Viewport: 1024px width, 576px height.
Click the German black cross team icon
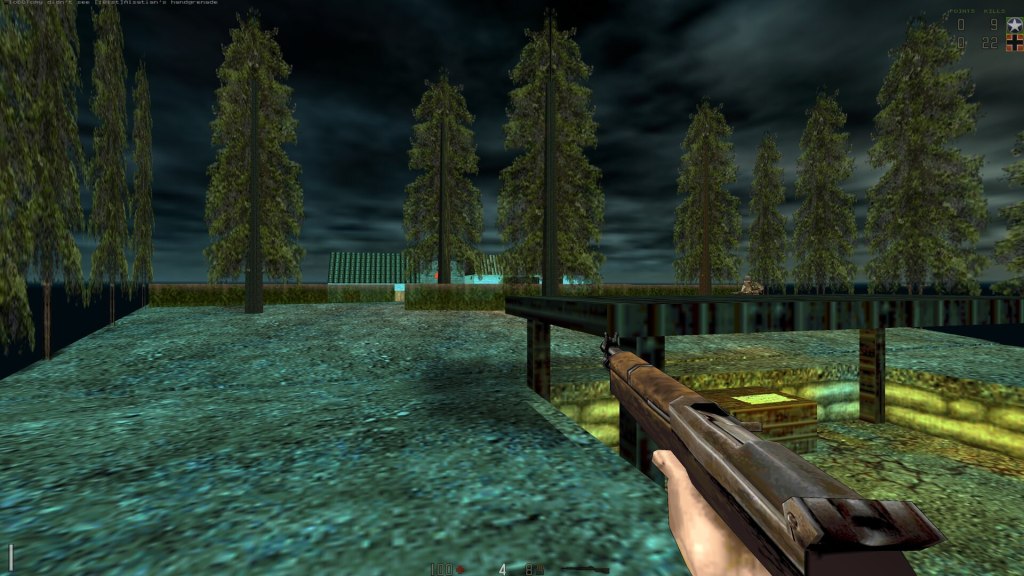[1013, 43]
